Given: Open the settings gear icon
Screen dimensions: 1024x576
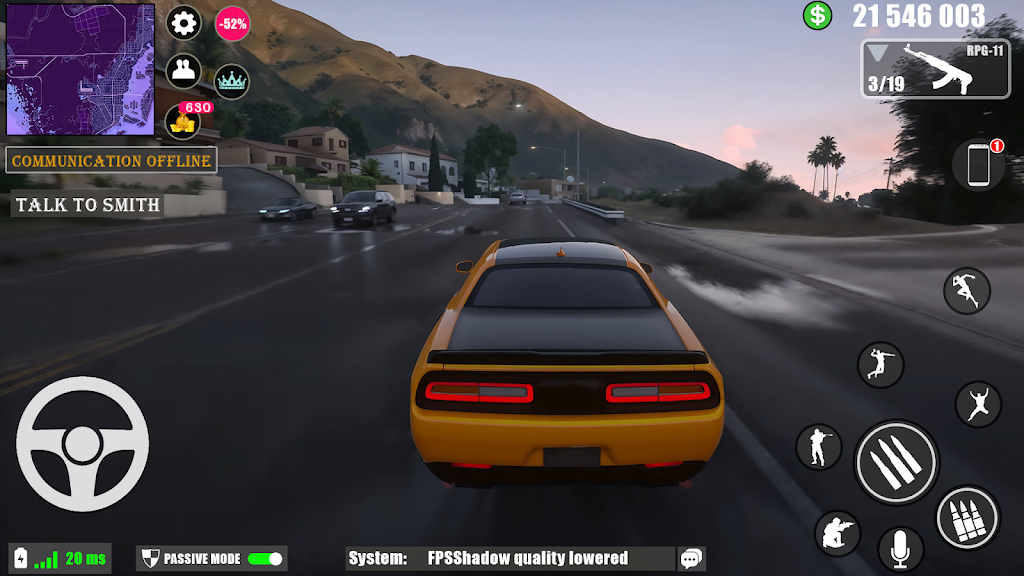Looking at the screenshot, I should pos(183,22).
